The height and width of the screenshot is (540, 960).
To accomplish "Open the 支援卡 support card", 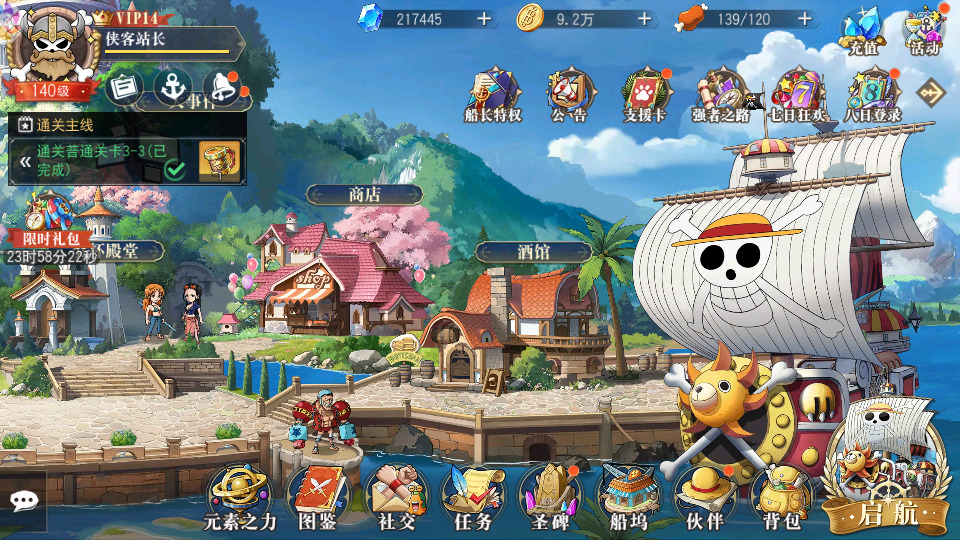I will (645, 94).
